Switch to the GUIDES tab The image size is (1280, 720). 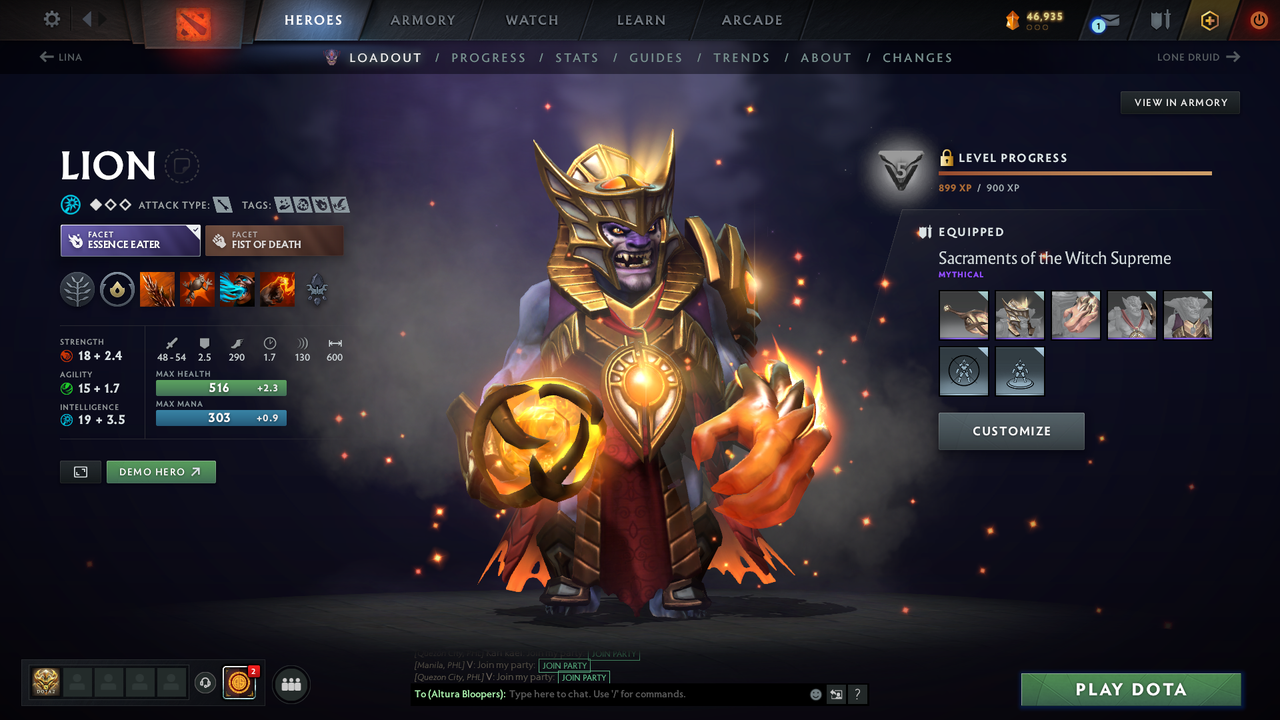pos(656,57)
